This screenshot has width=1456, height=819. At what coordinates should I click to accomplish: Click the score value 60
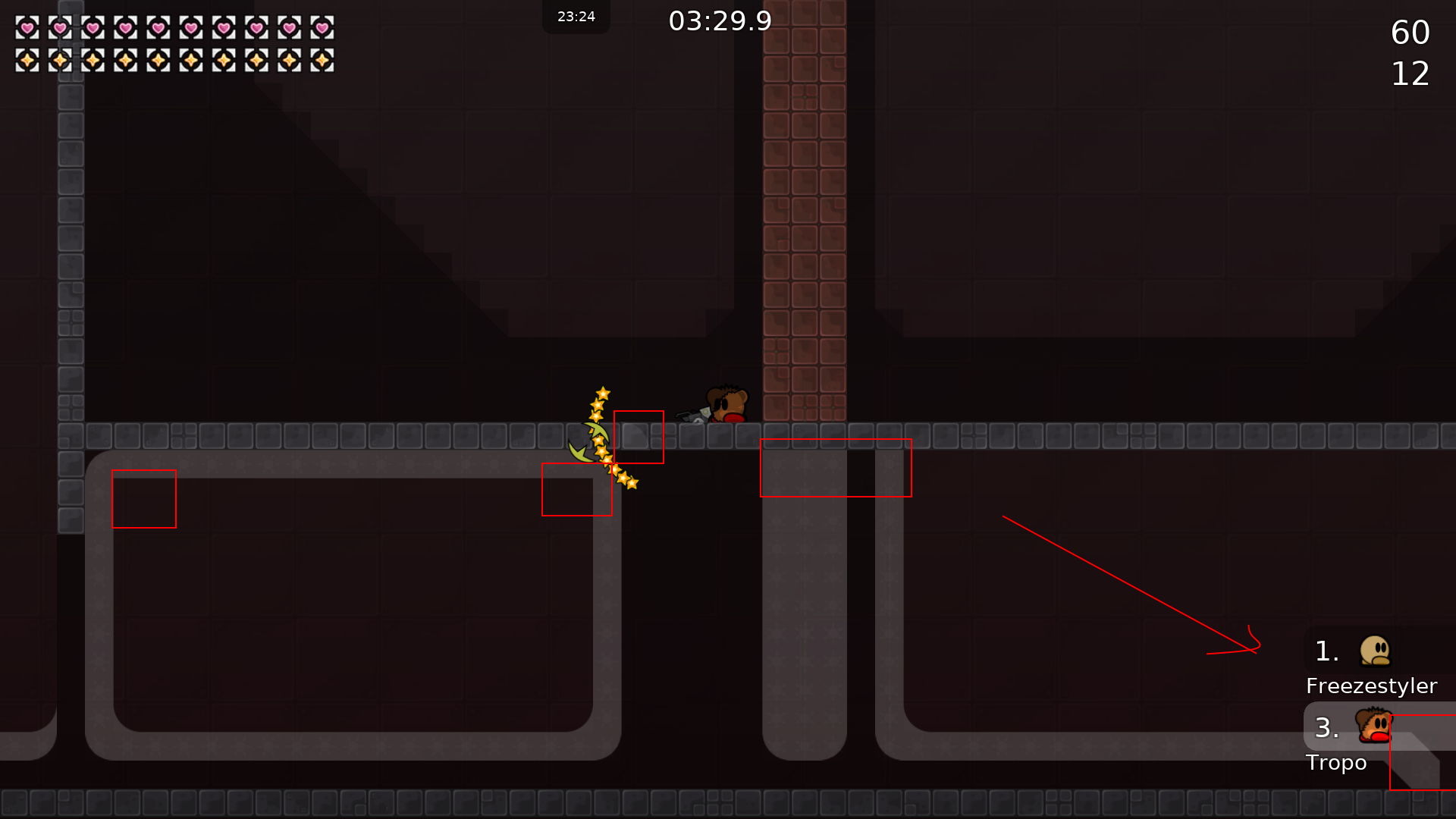click(1410, 32)
